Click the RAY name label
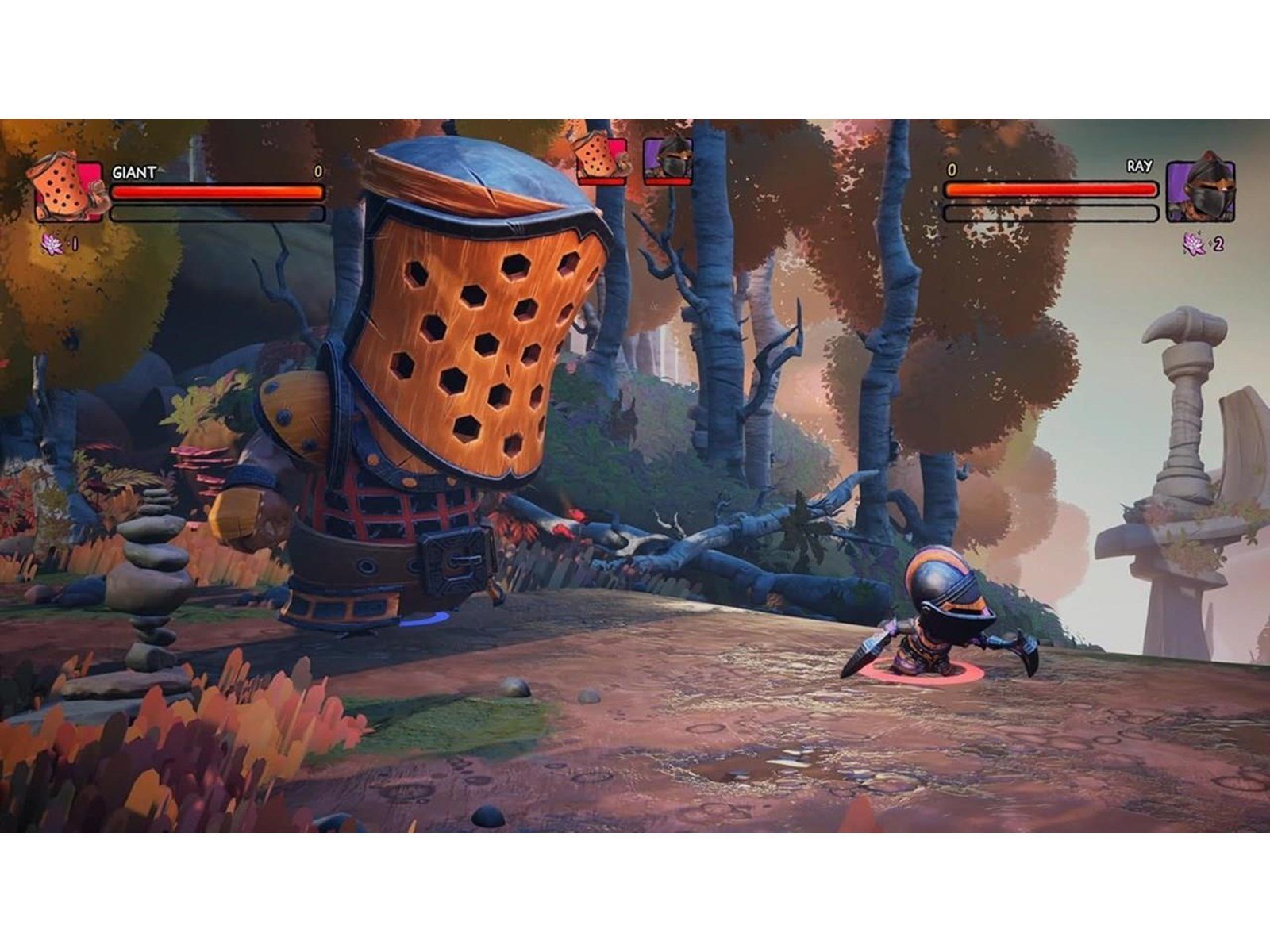 1137,167
